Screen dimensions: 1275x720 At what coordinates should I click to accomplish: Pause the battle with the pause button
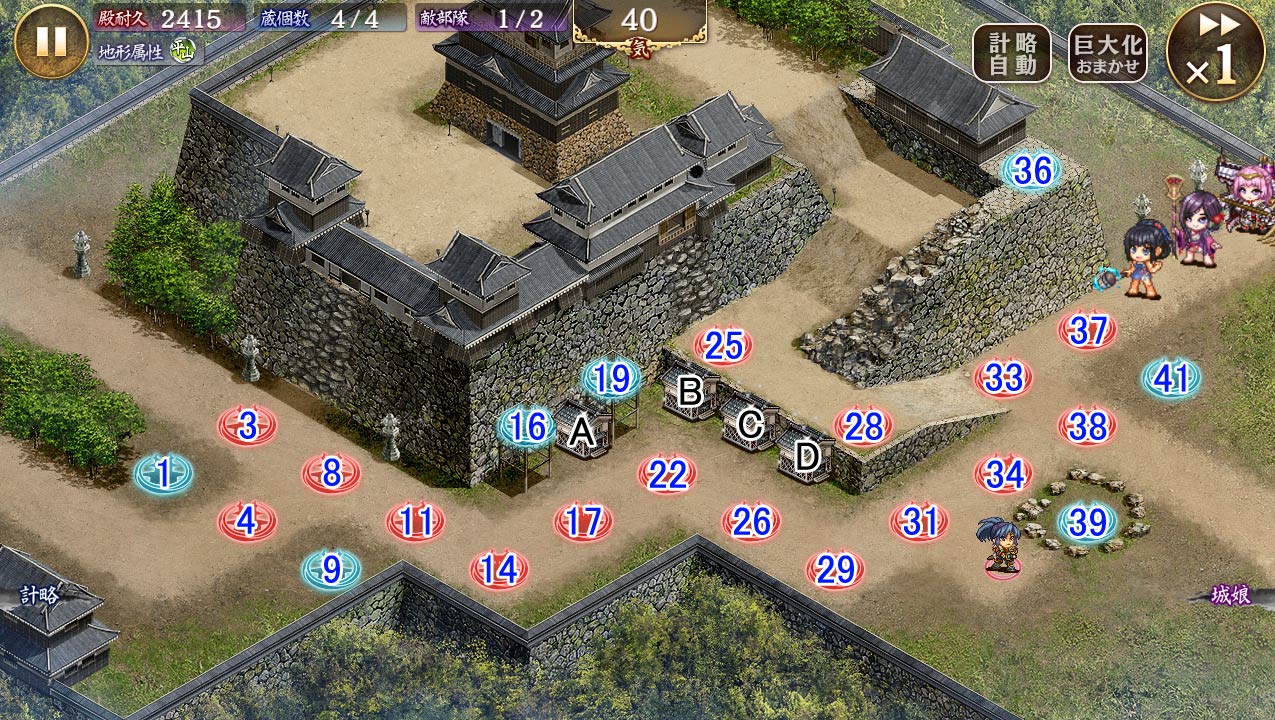tap(51, 41)
